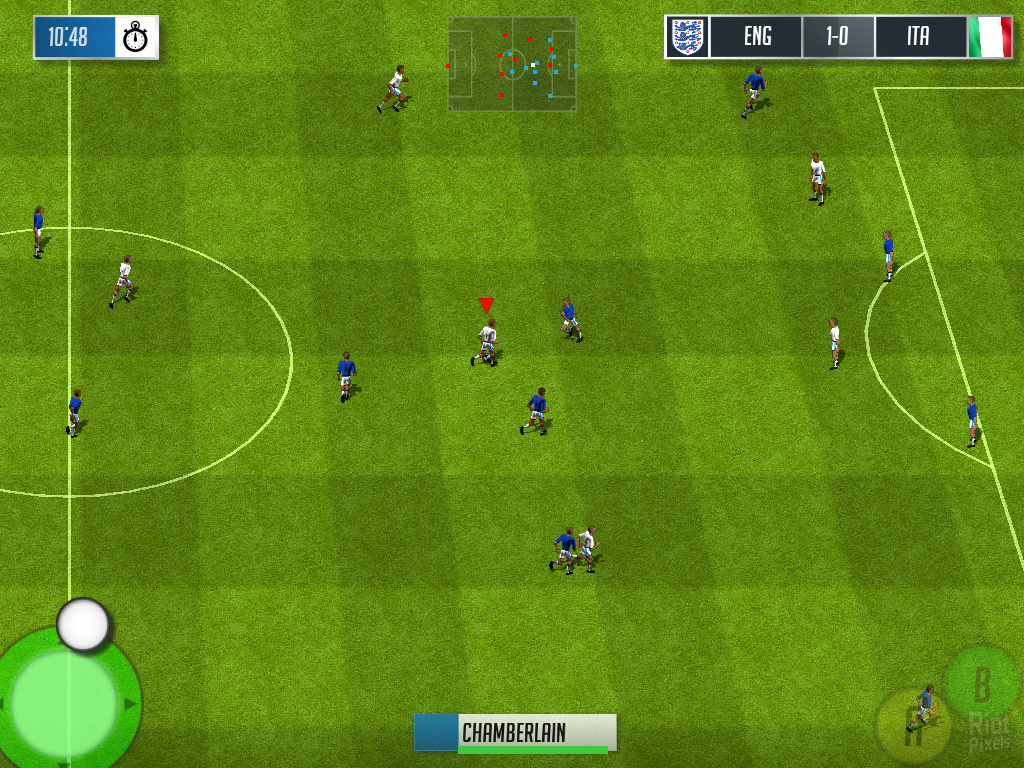1024x768 pixels.
Task: Tap the stopwatch icon beside the match clock
Action: pyautogui.click(x=136, y=38)
